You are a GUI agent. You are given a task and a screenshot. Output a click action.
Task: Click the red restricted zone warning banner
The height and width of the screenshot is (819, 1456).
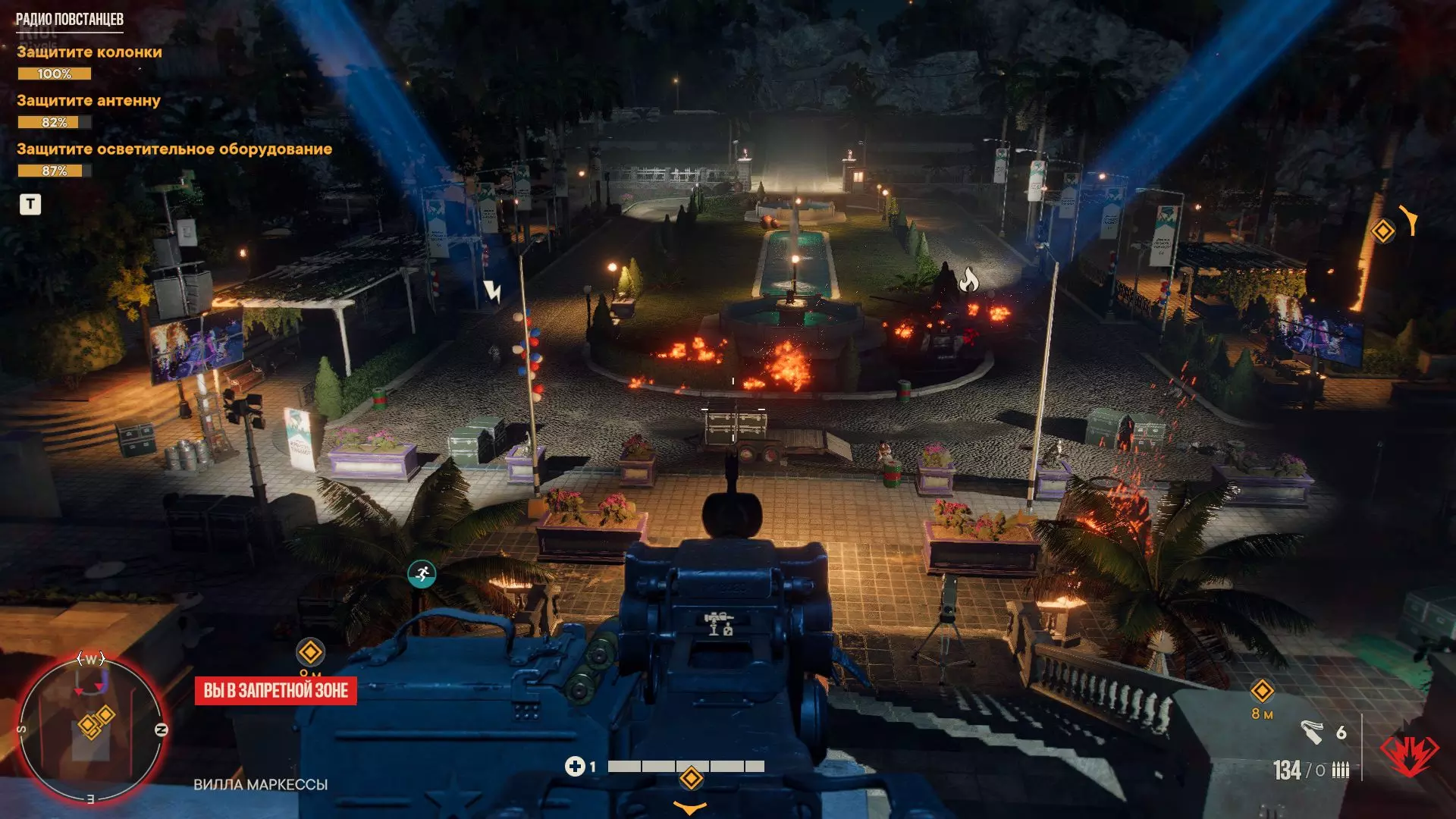275,691
